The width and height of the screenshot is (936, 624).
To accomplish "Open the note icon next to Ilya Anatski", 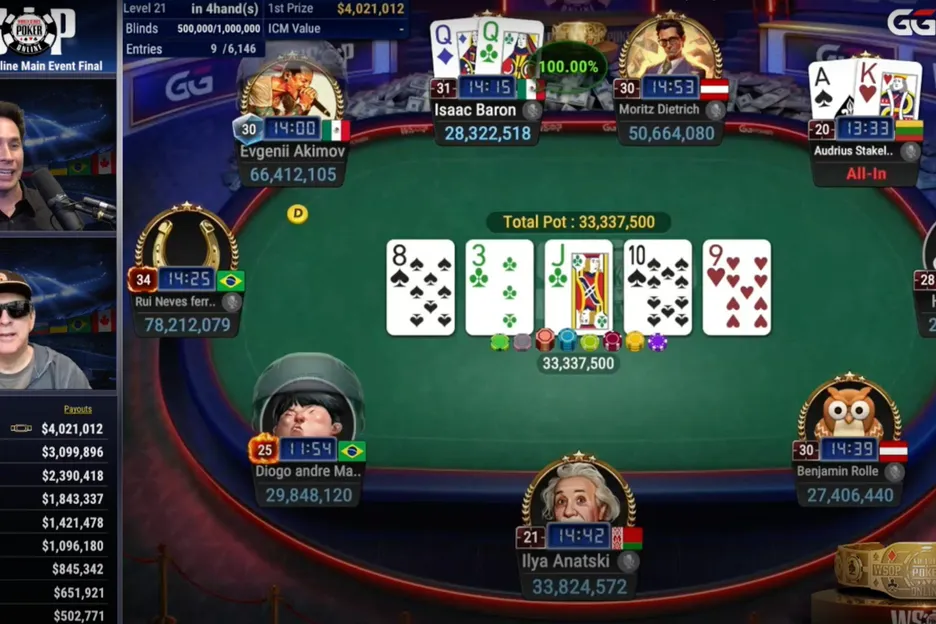I will (x=627, y=561).
